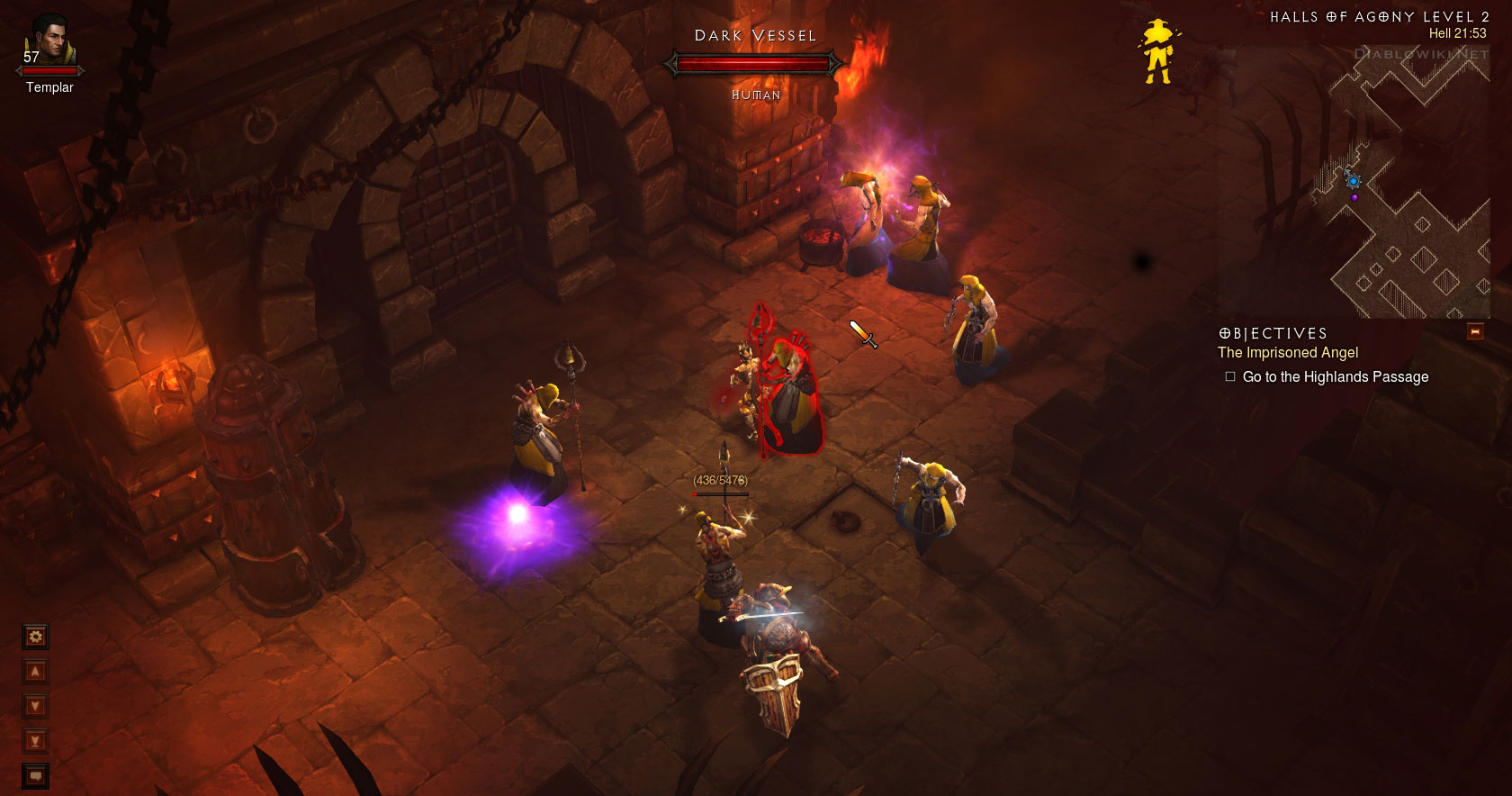Image resolution: width=1512 pixels, height=796 pixels.
Task: Click the Templar follower portrait
Action: click(x=49, y=41)
